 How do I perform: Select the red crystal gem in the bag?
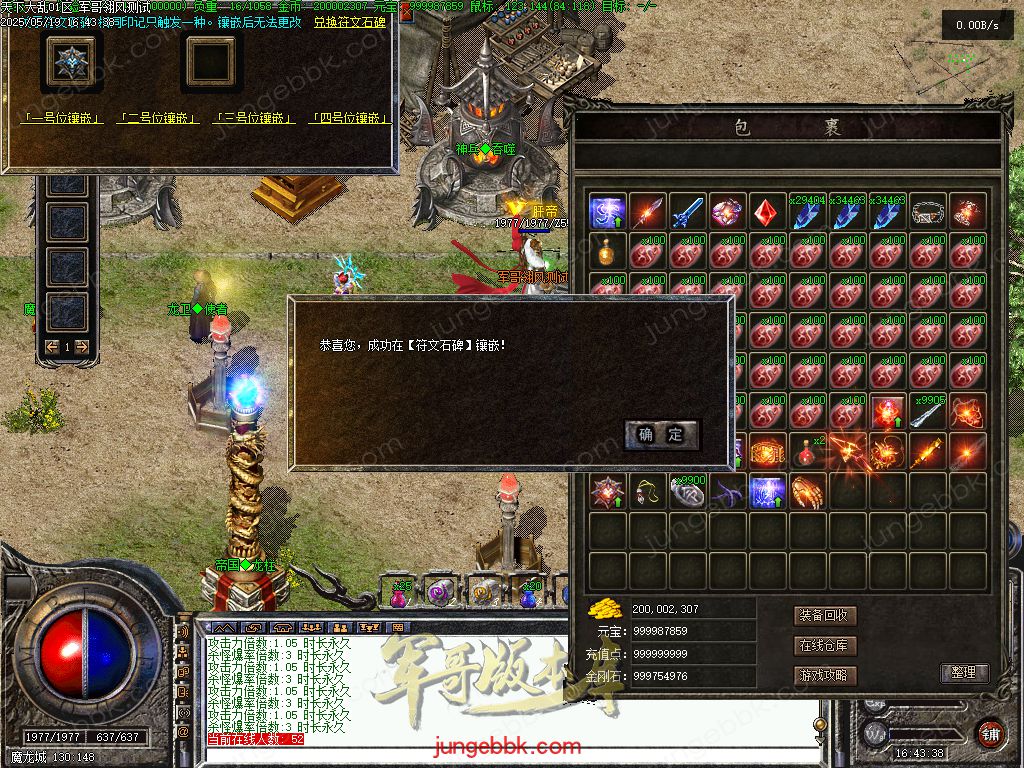tap(768, 212)
